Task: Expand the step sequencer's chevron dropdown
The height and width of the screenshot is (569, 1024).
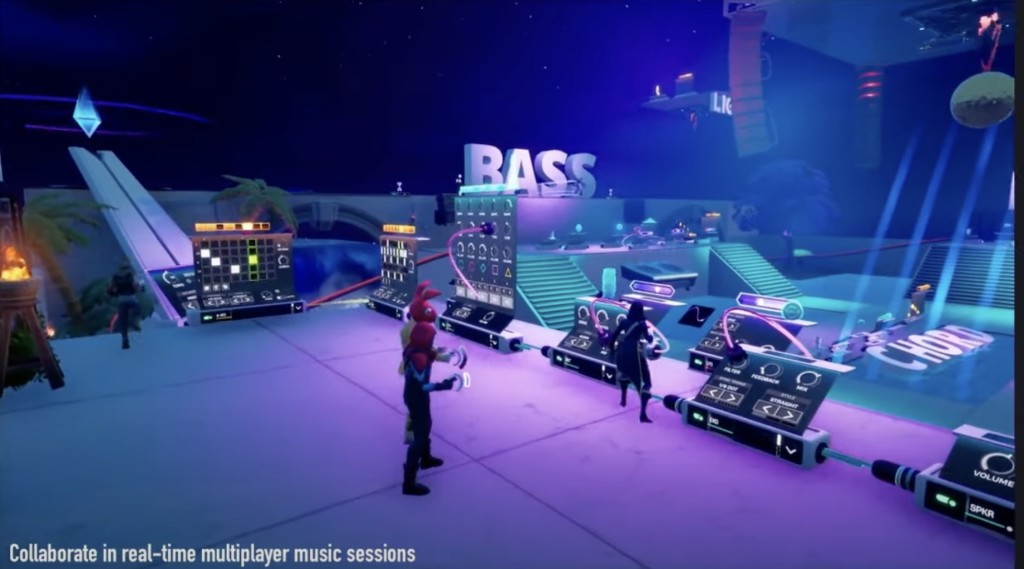Action: [297, 308]
